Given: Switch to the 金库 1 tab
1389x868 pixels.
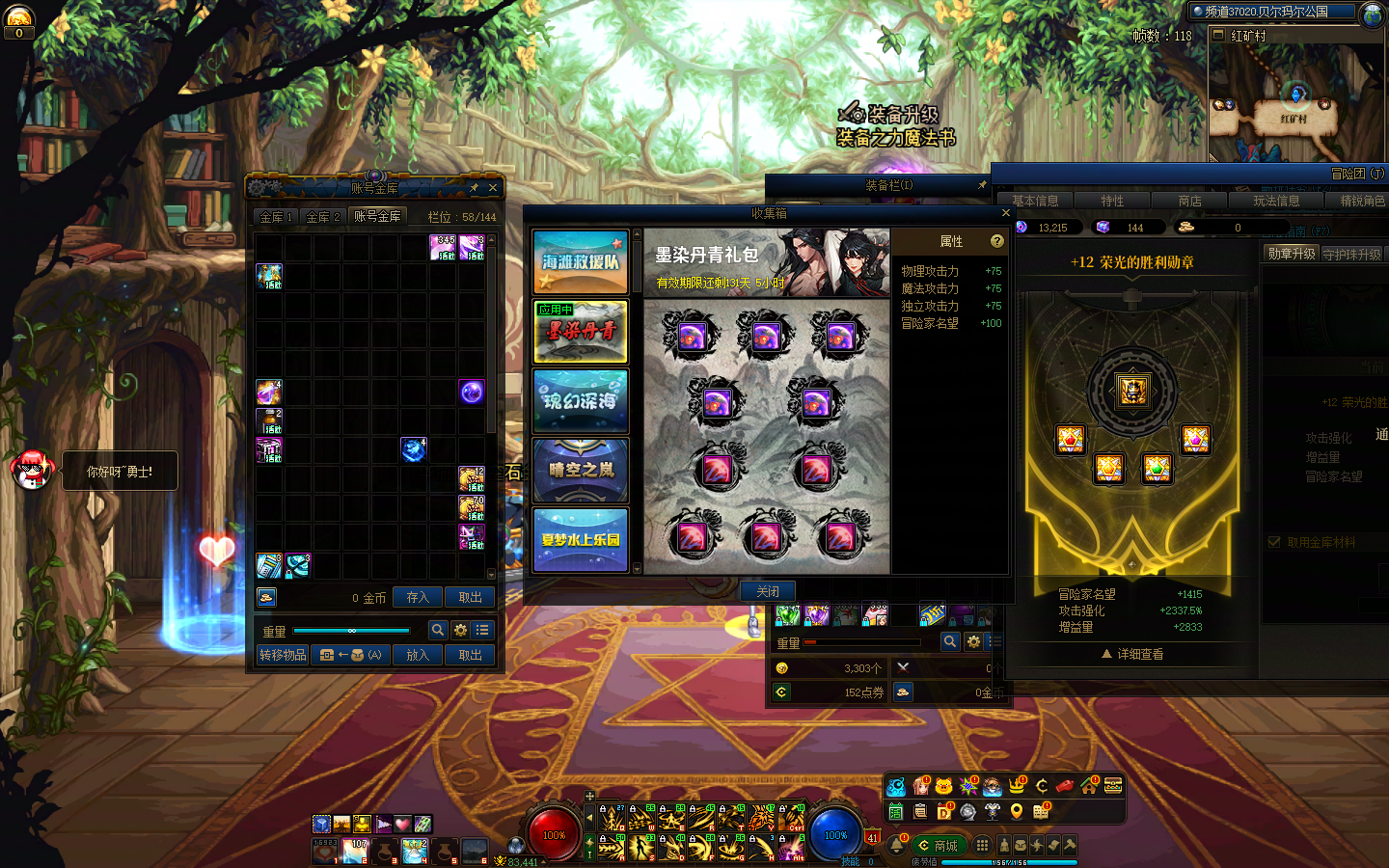Looking at the screenshot, I should point(276,217).
